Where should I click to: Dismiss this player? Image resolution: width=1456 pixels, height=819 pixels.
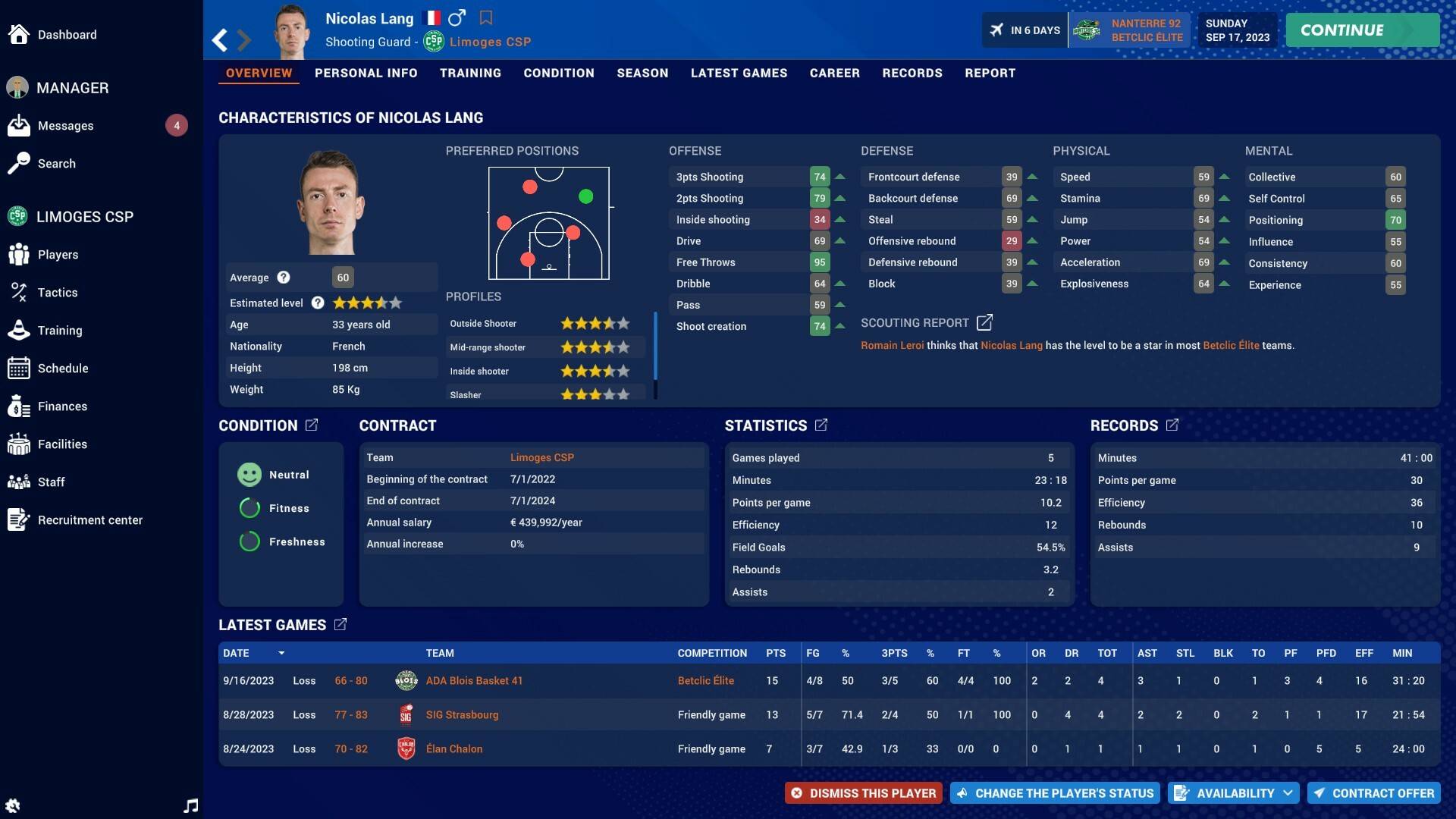[863, 792]
